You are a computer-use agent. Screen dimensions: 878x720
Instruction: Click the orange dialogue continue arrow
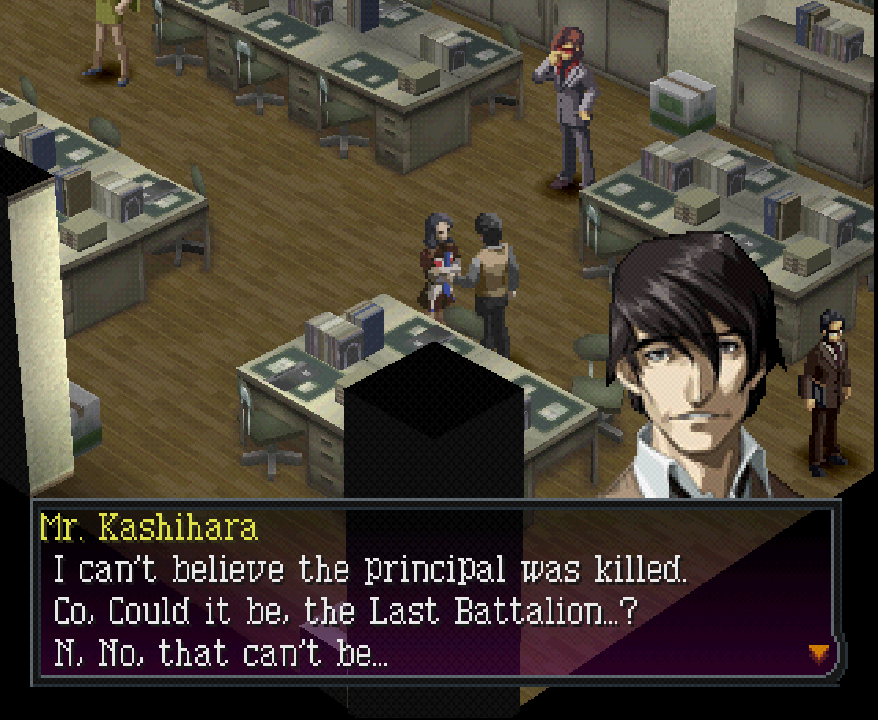coord(818,653)
